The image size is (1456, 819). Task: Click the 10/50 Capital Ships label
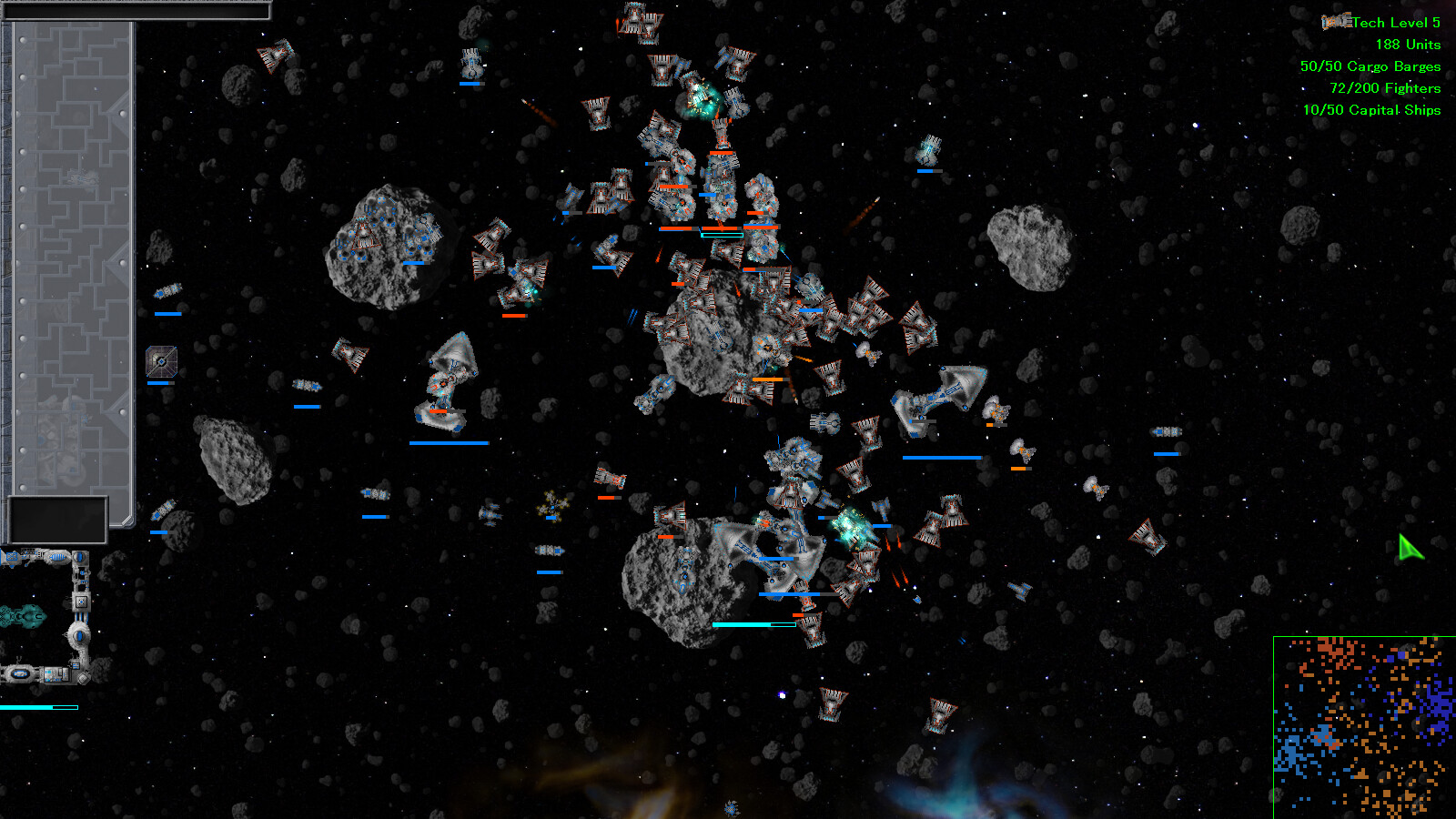pyautogui.click(x=1374, y=109)
